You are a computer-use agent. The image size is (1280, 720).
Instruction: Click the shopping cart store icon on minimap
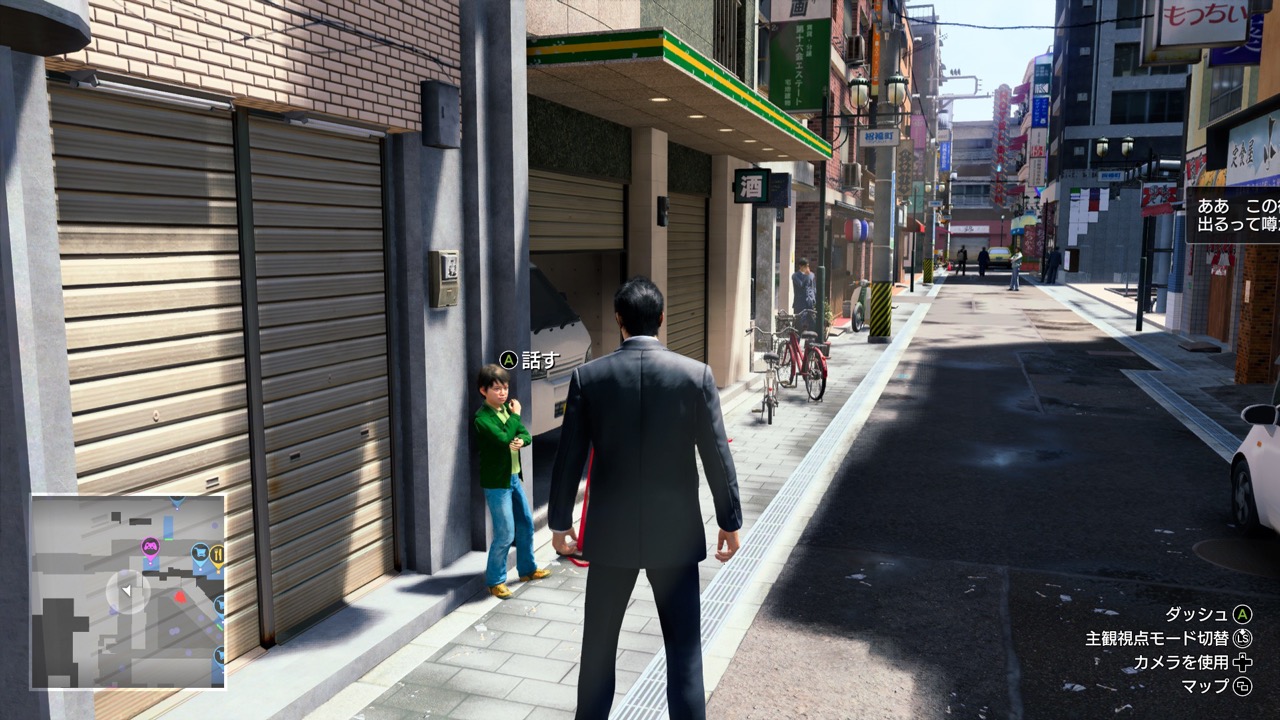tap(200, 552)
